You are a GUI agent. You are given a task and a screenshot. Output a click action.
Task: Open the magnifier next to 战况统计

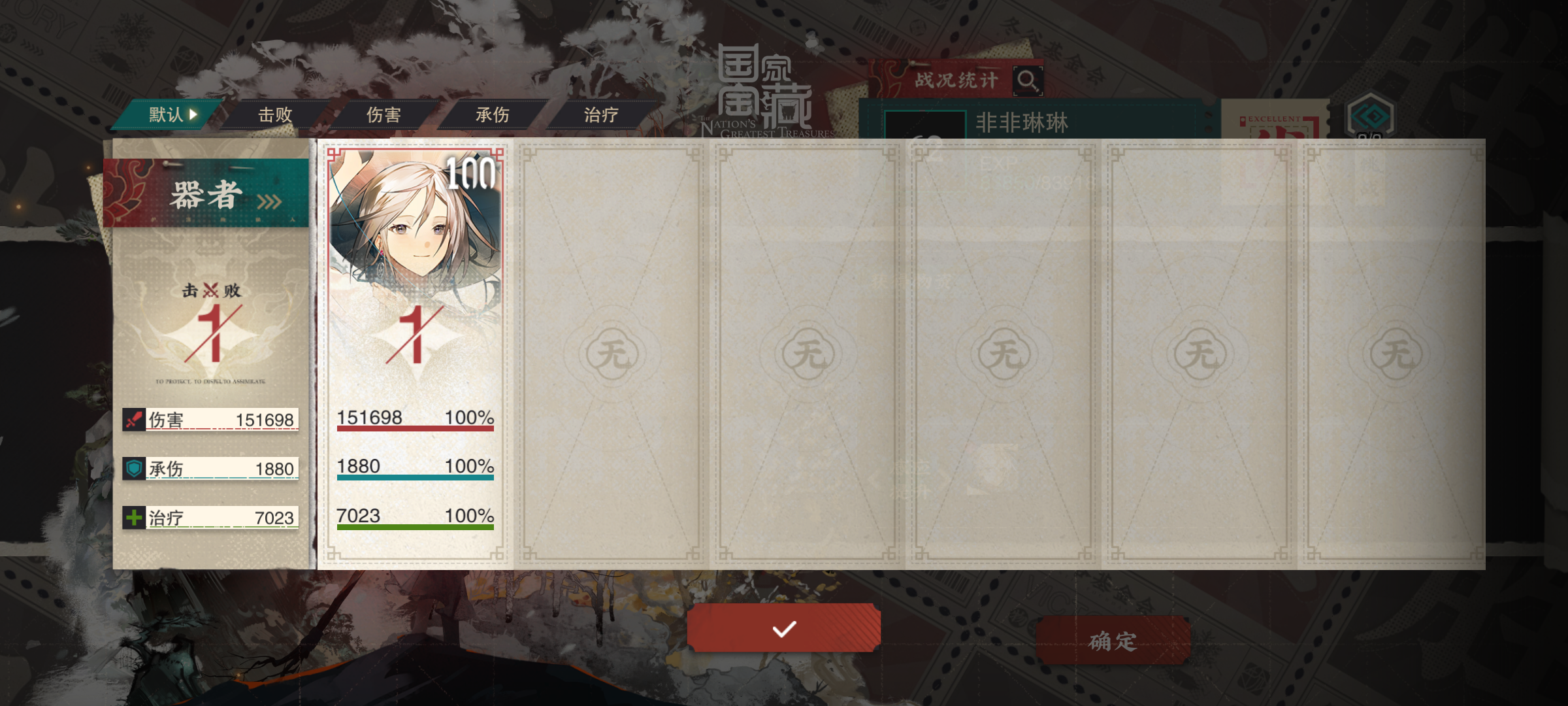[x=1027, y=80]
